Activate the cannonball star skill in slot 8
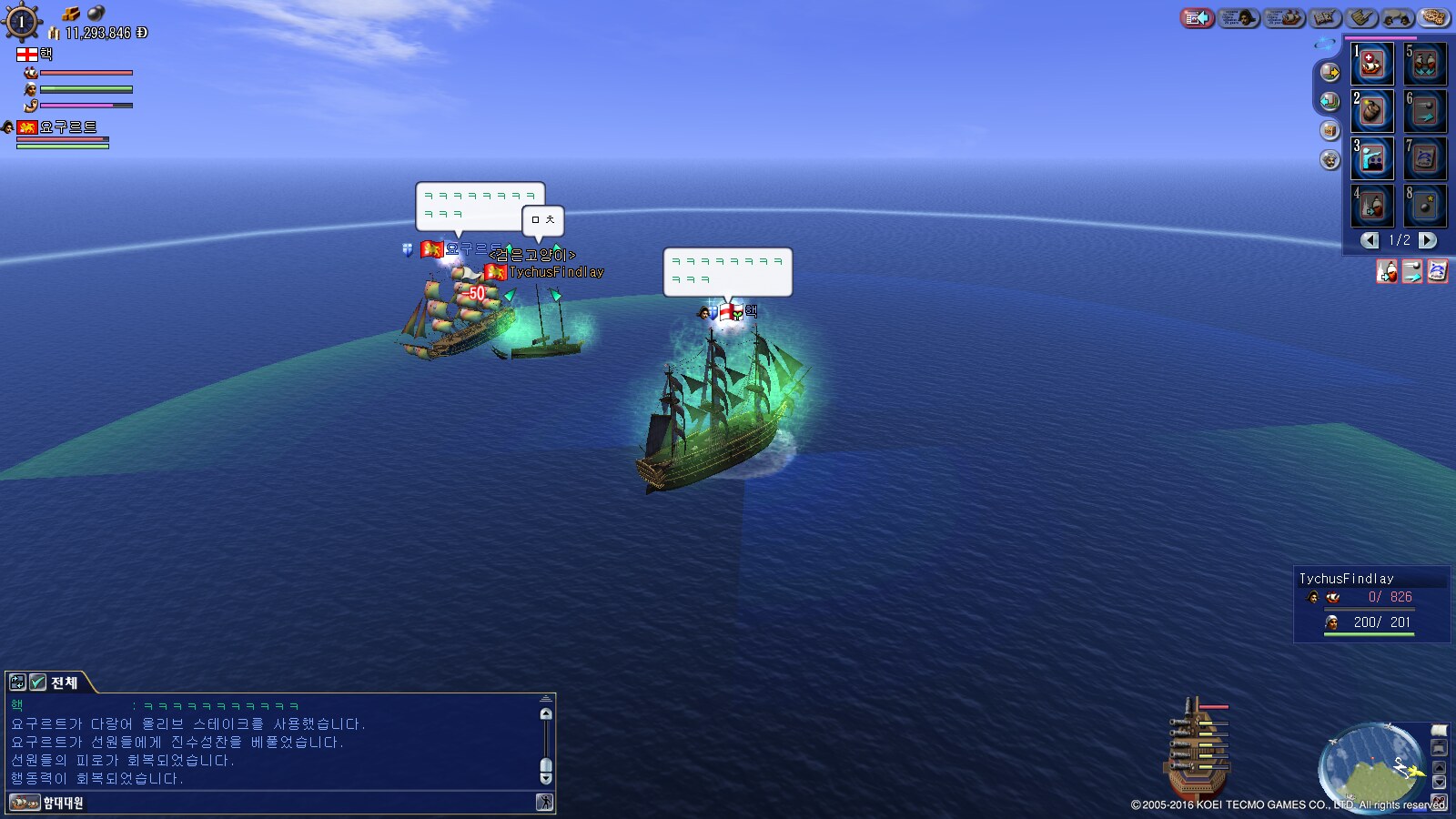Image resolution: width=1456 pixels, height=819 pixels. [x=1424, y=206]
